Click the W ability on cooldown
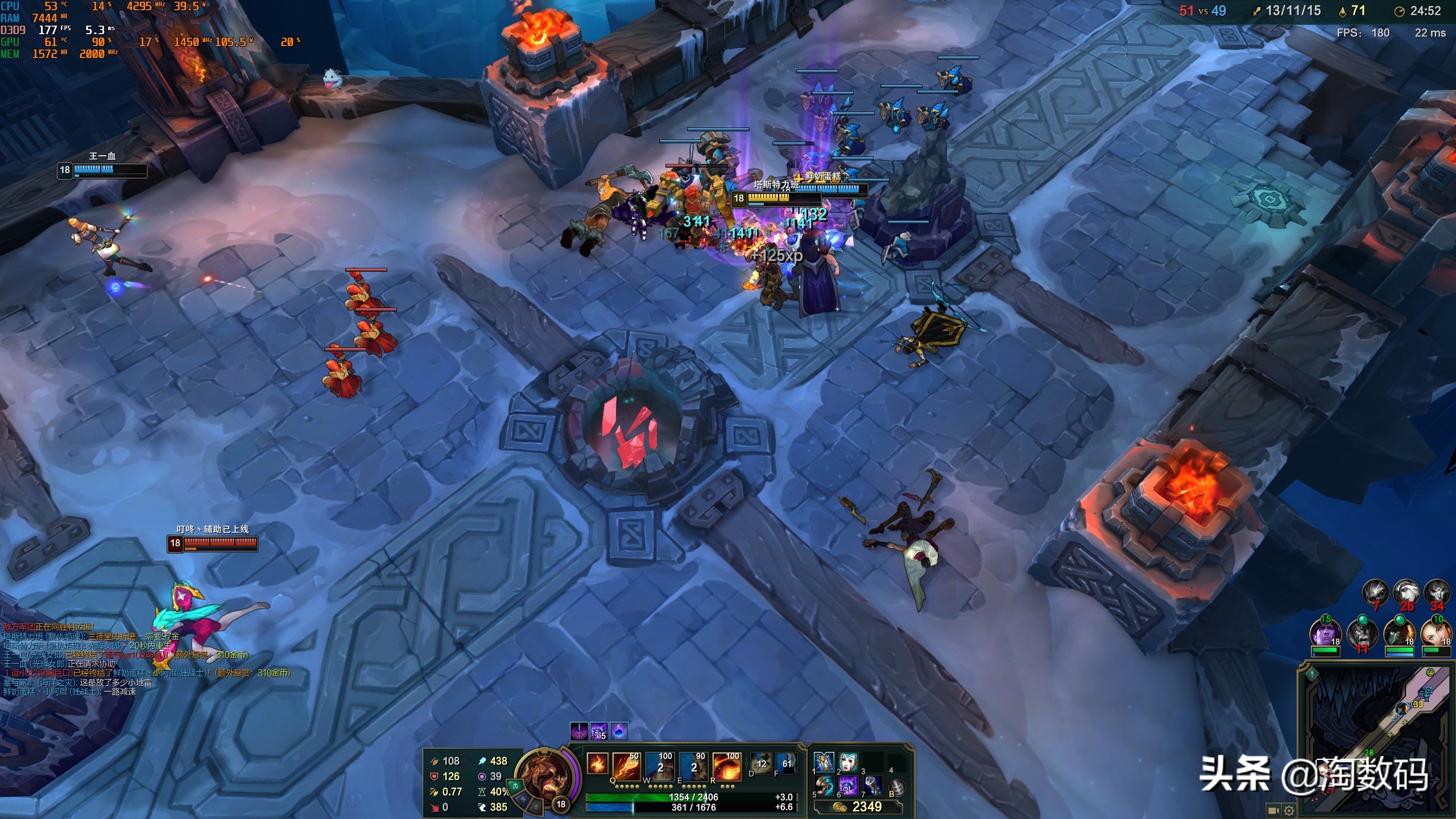The height and width of the screenshot is (819, 1456). coord(660,766)
